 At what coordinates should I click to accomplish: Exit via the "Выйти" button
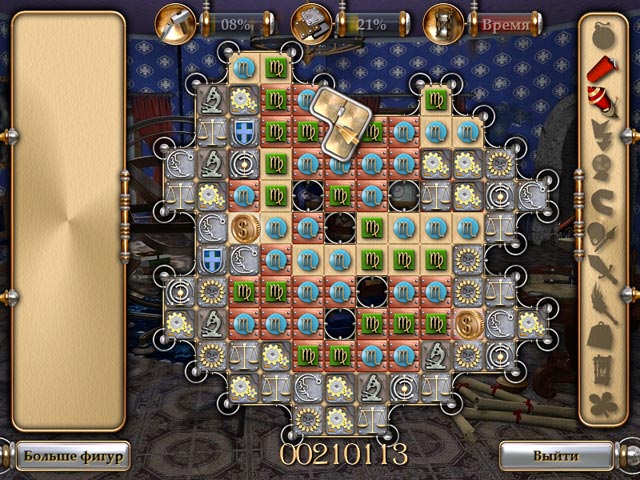click(555, 456)
